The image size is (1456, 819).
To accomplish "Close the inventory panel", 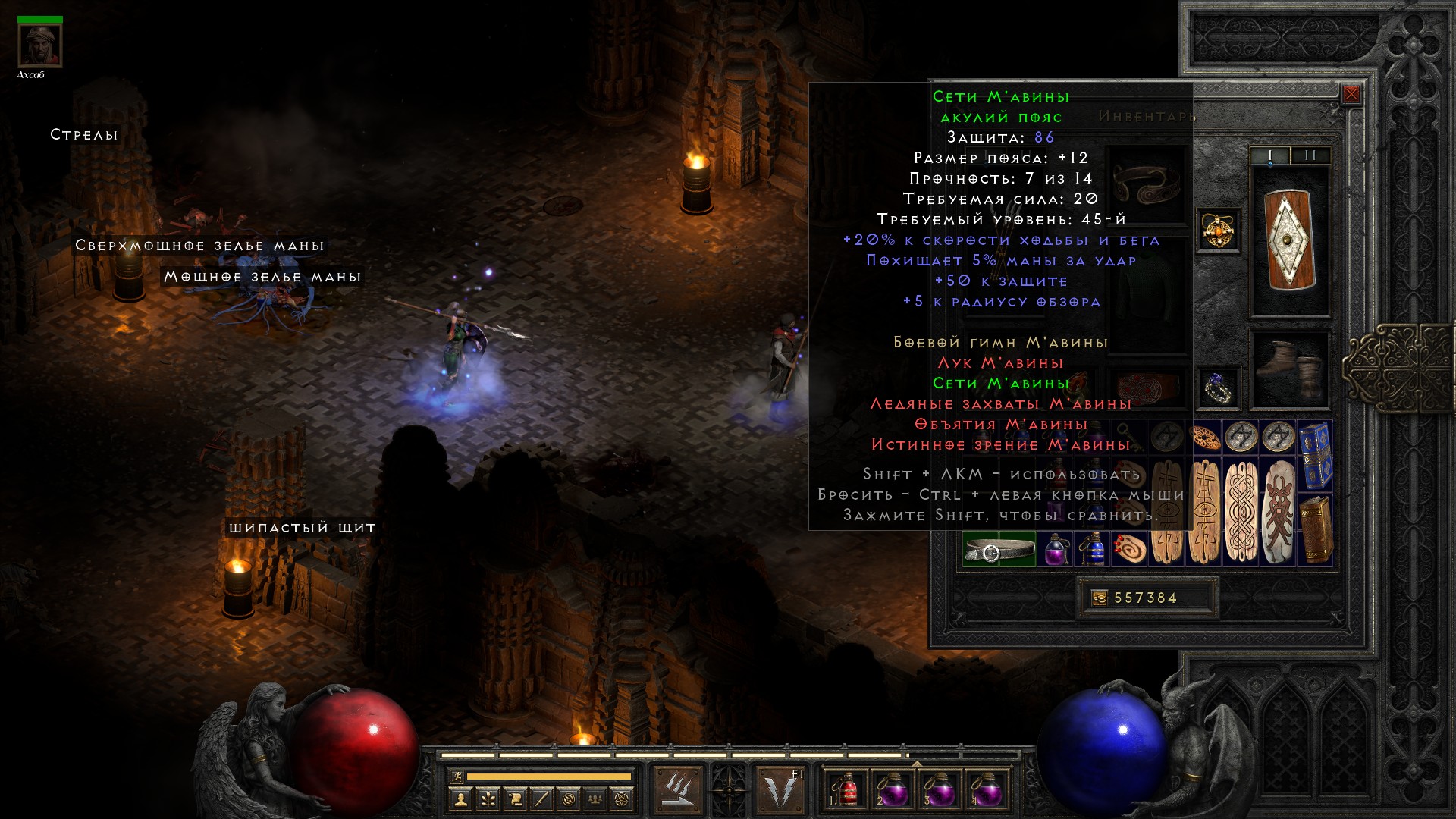I will [x=1351, y=95].
